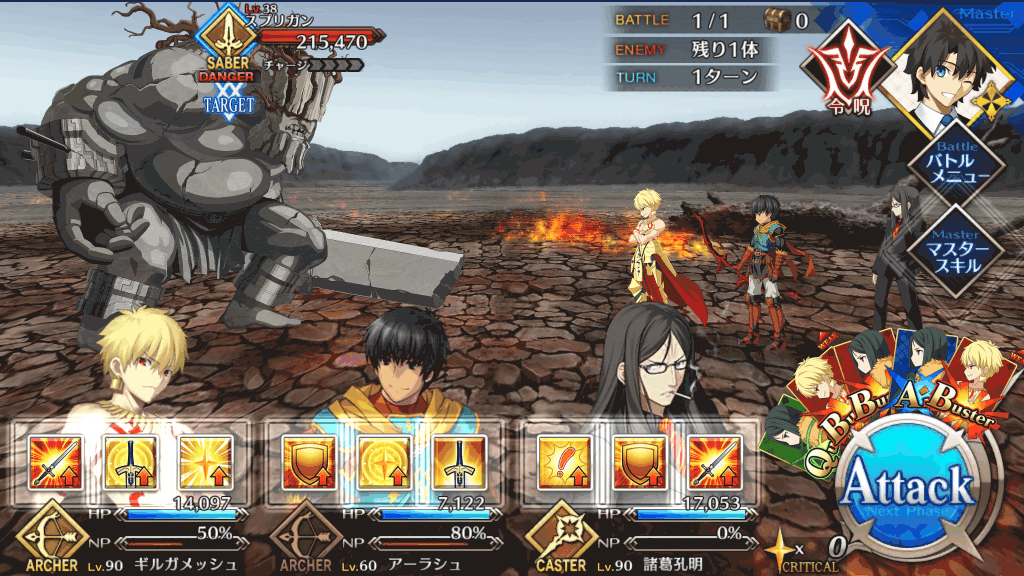Screen dimensions: 1024x576
Task: Trigger Gilgamesh's third skill with star burst
Action: tap(205, 461)
